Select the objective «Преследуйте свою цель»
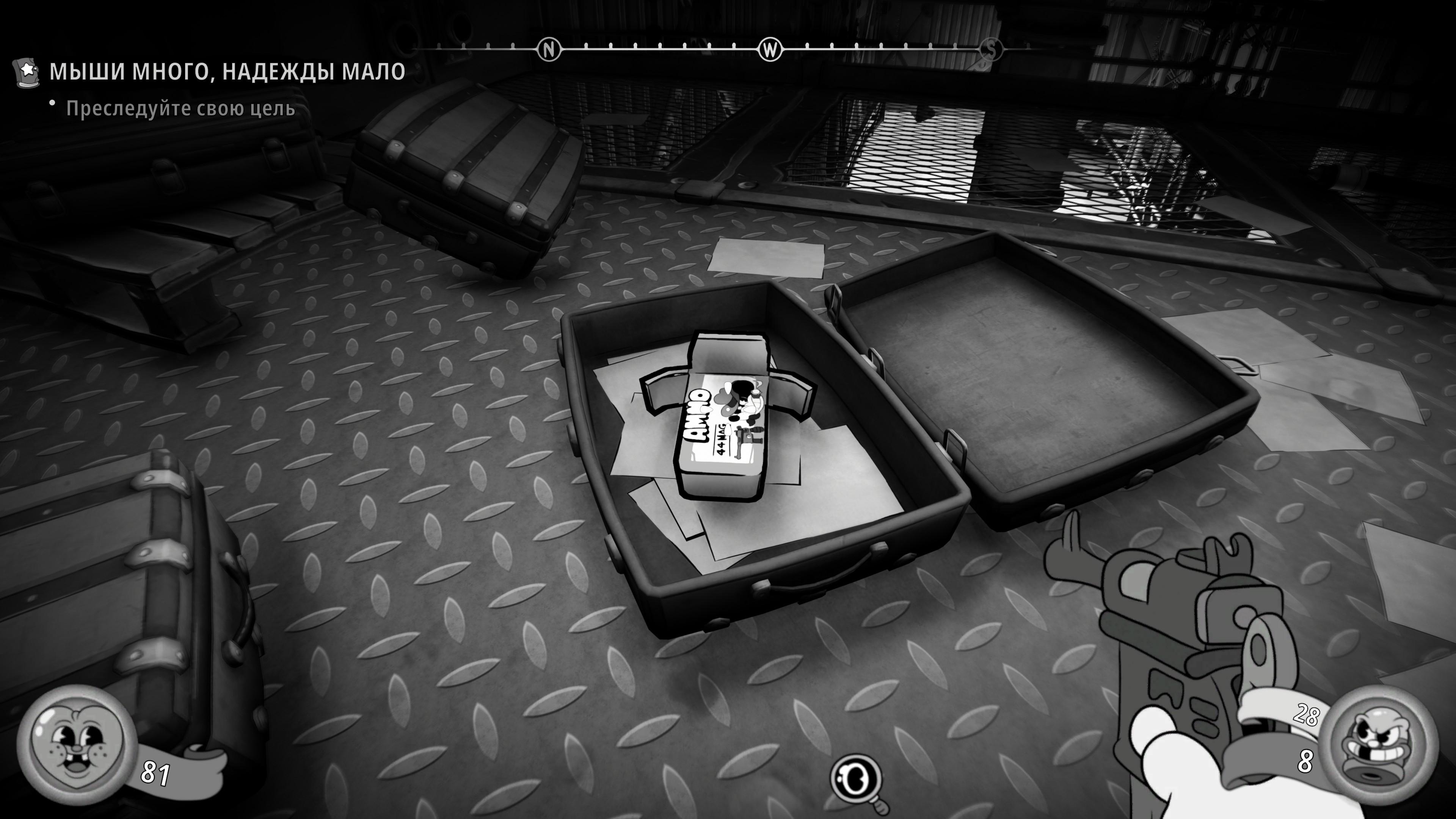 [180, 108]
